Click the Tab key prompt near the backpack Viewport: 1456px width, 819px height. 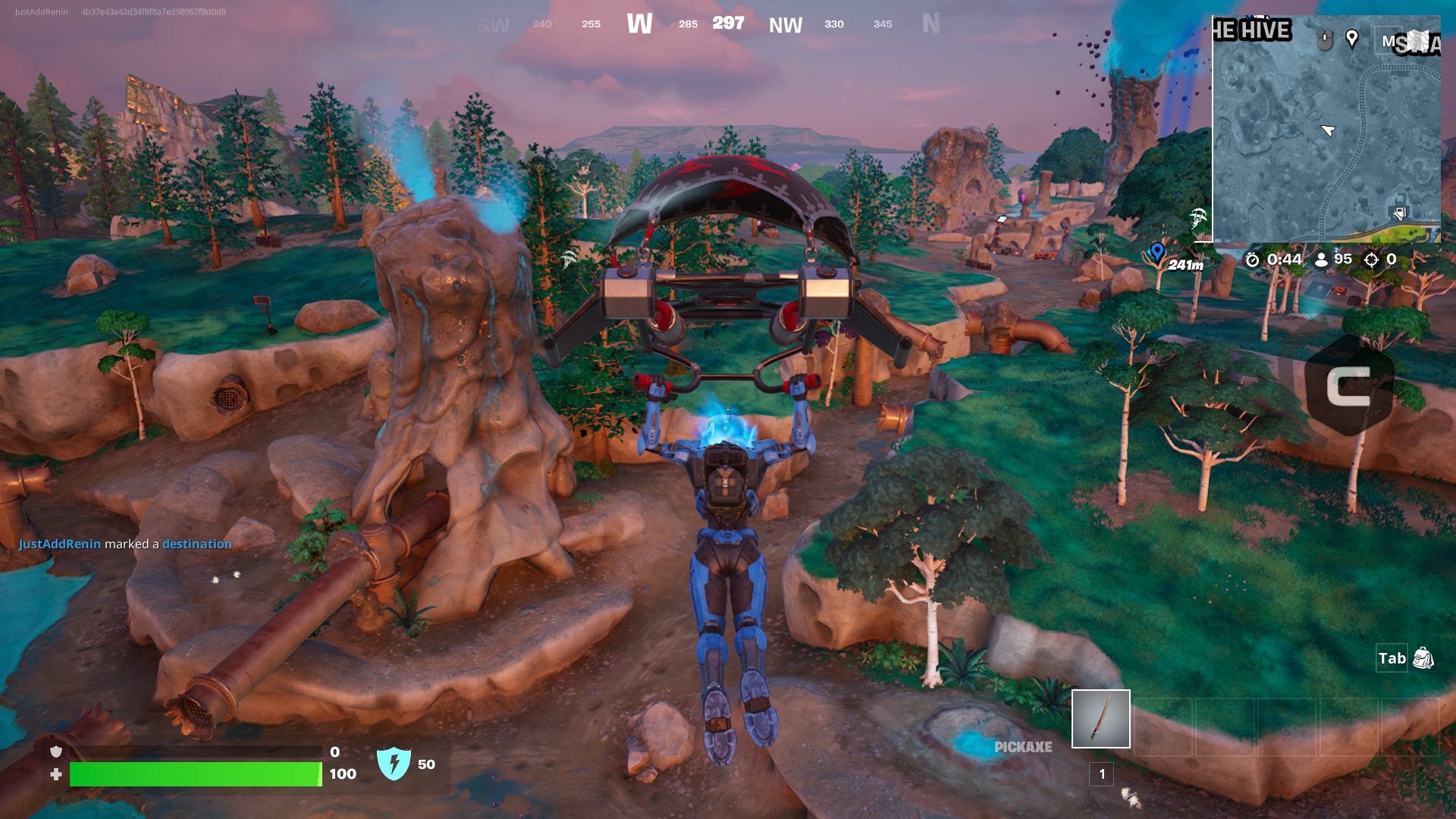tap(1392, 658)
